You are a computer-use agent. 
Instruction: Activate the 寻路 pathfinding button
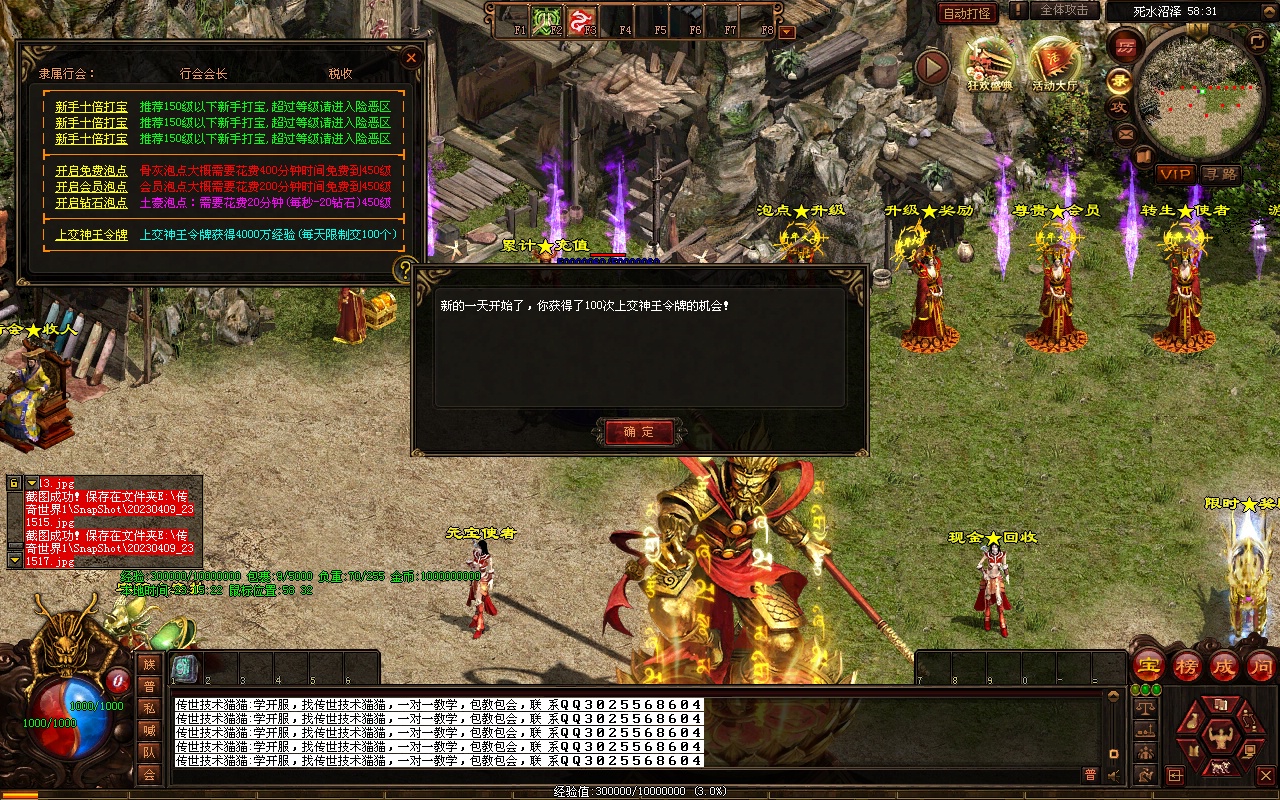tap(1220, 174)
